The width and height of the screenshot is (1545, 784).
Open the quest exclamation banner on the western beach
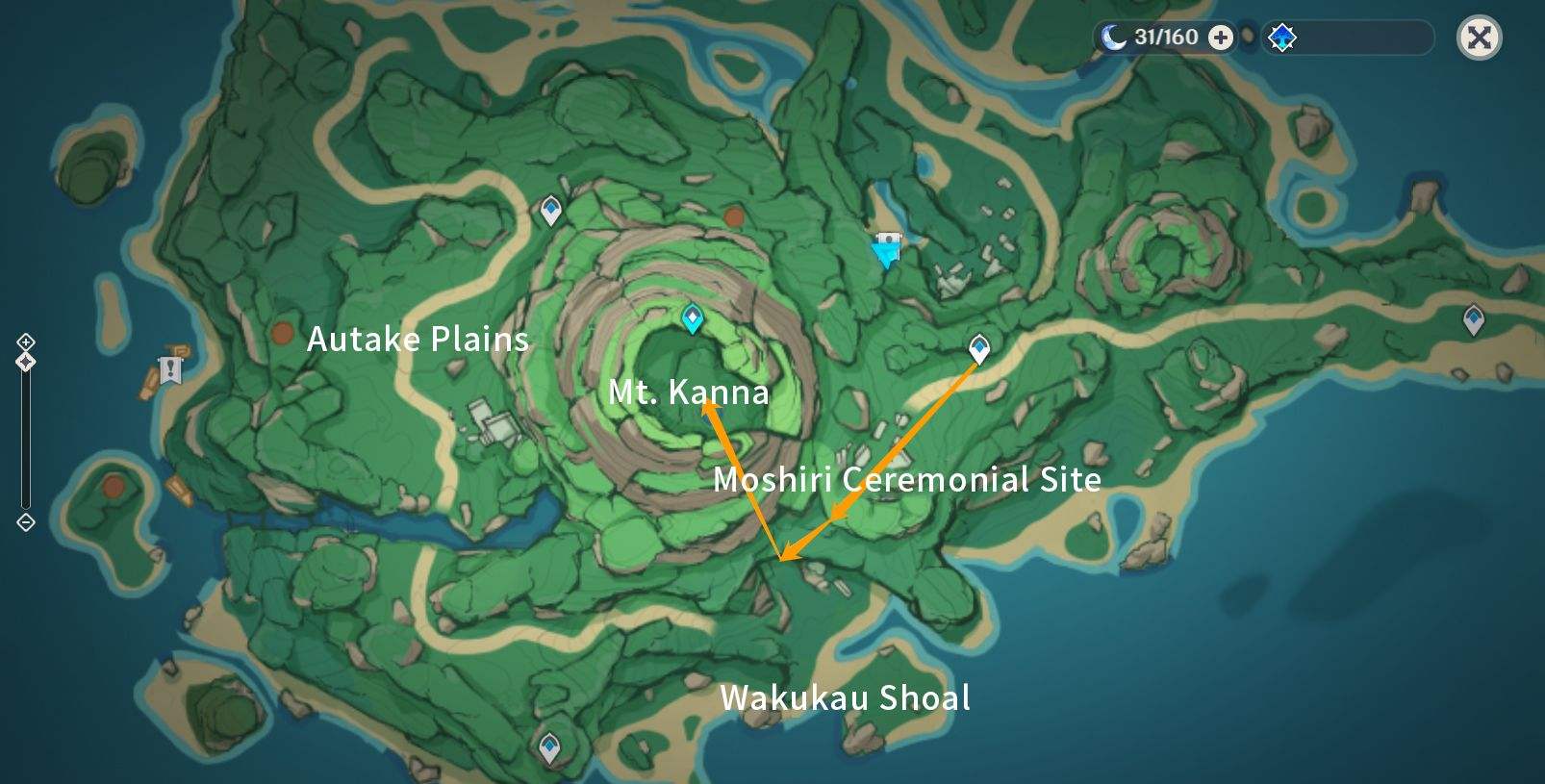click(x=168, y=367)
